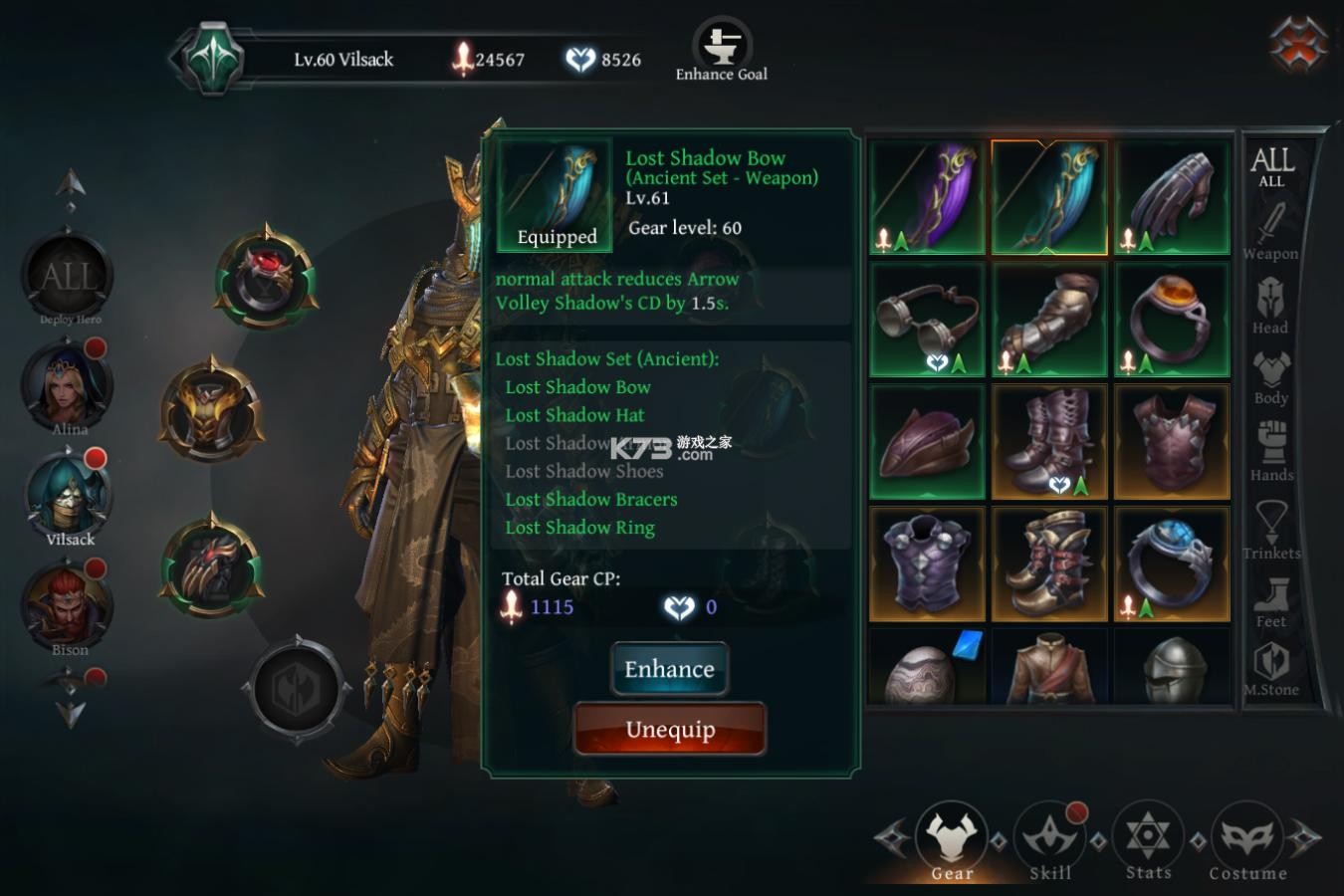
Task: Open the Body armor filter category
Action: pos(1271,376)
